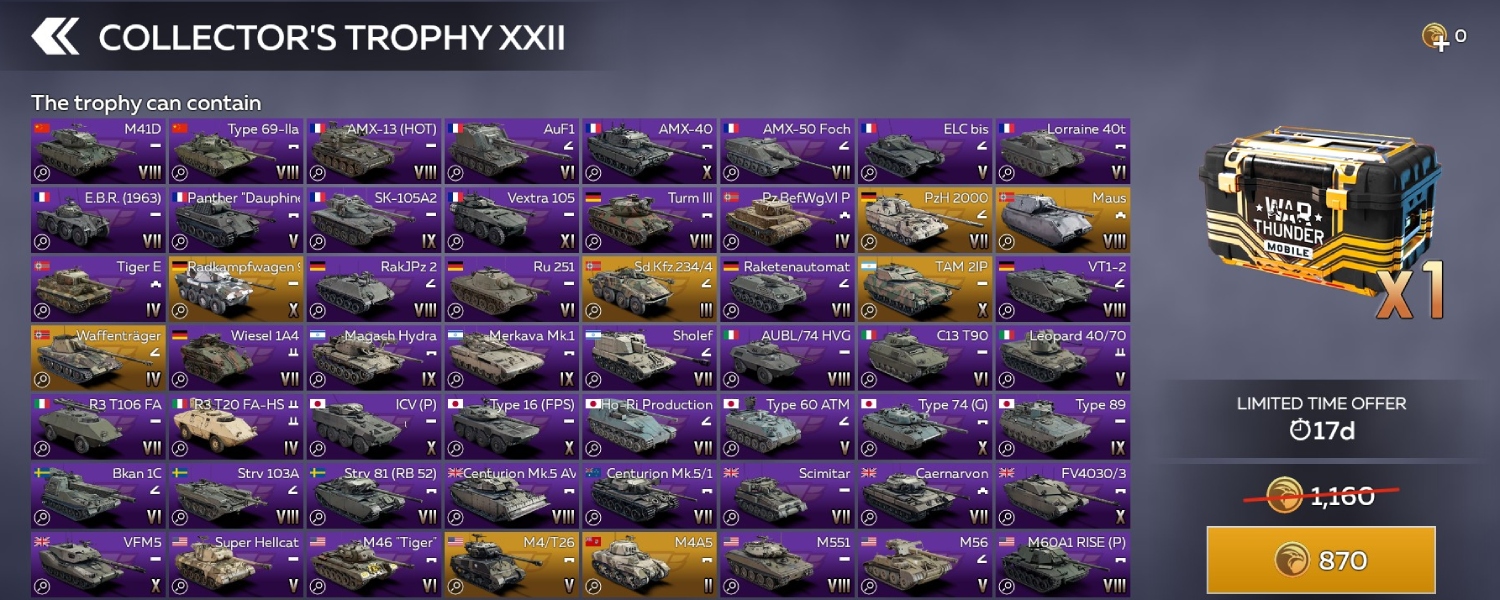Select the Lorraine 40t card
Screen dimensions: 1500x600
click(1063, 152)
